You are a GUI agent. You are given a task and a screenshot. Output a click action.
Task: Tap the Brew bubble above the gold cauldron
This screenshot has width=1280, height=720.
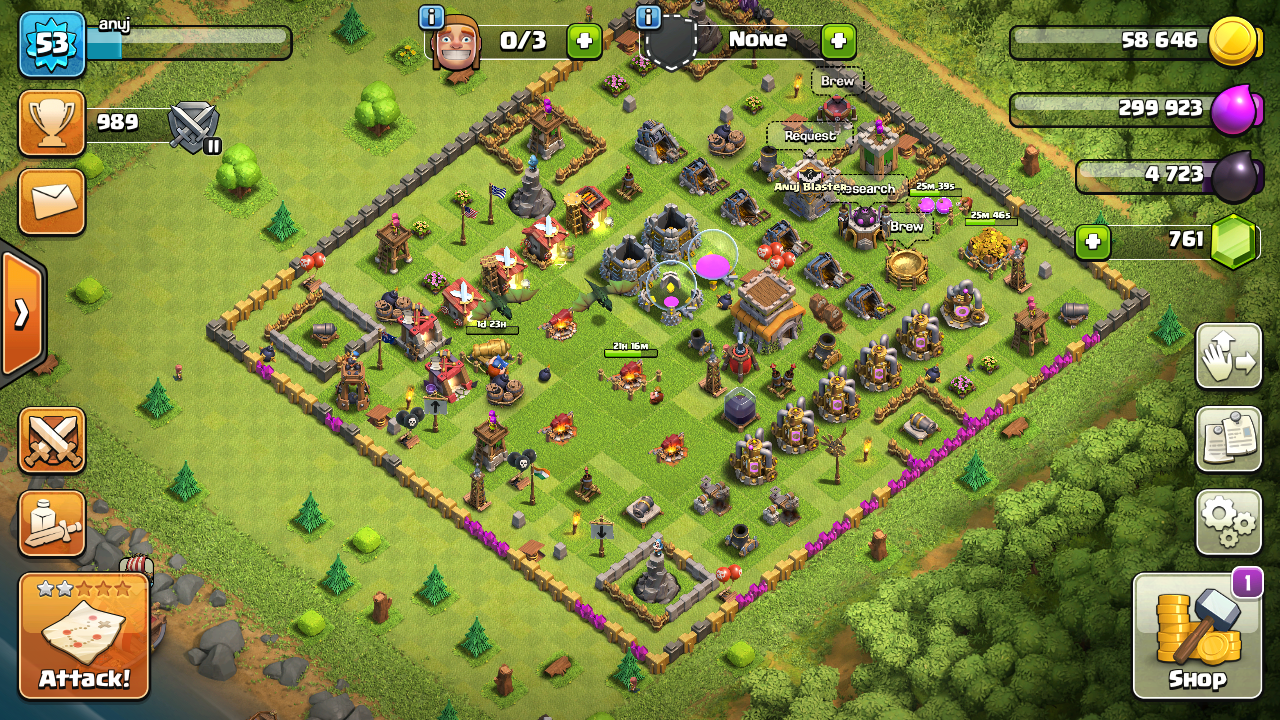[906, 227]
